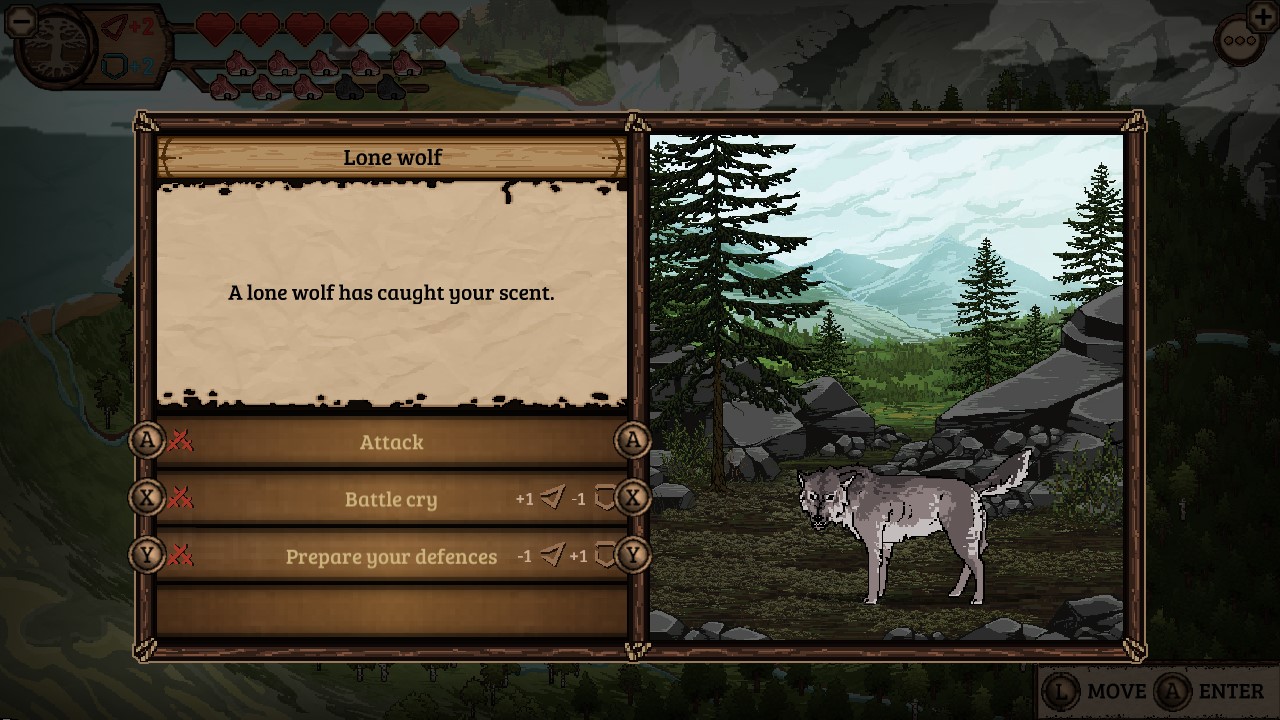Click the crossed swords icon beside Attack

[x=180, y=441]
